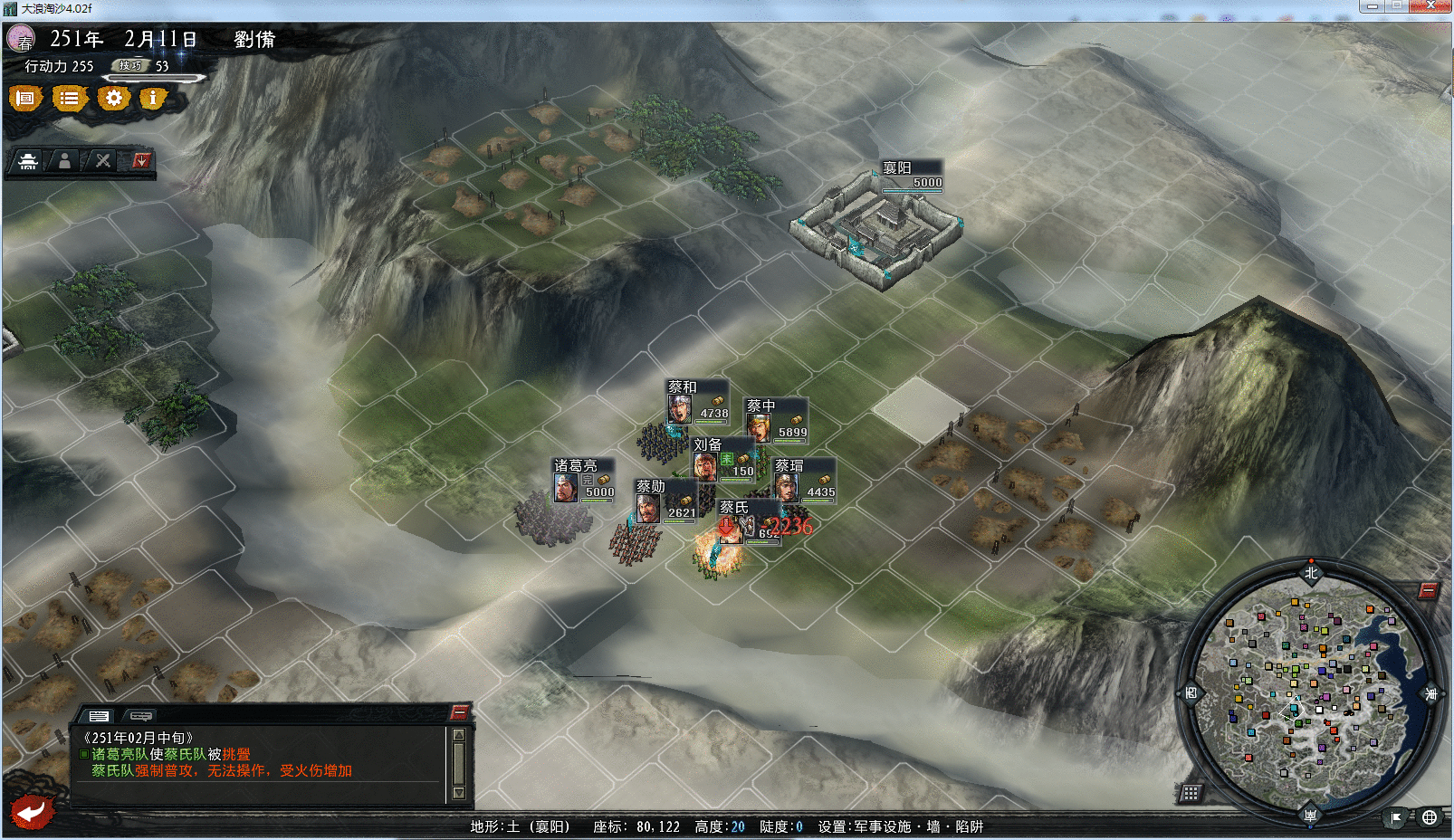
Task: Show the information panel button
Action: [x=153, y=98]
